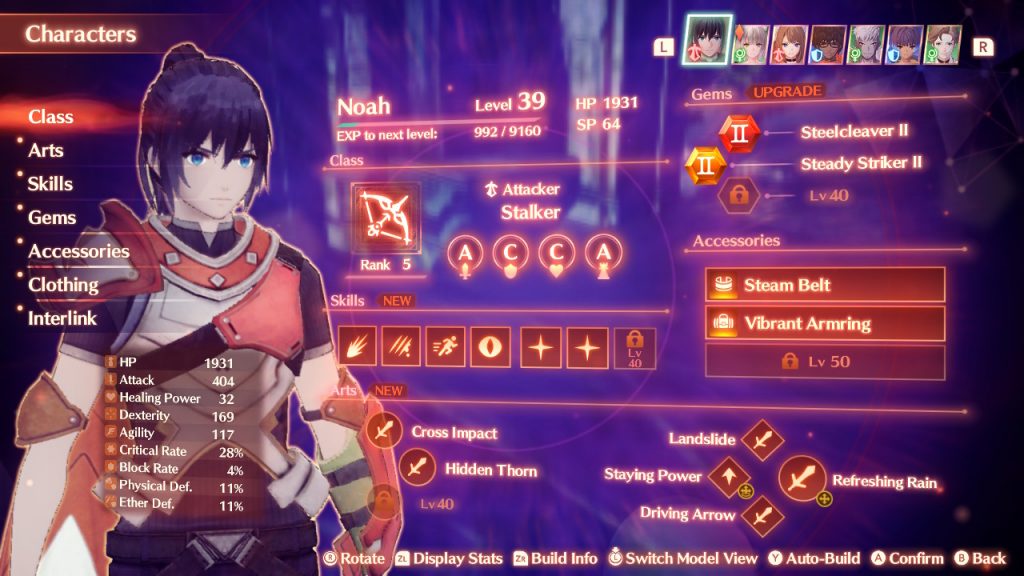This screenshot has width=1024, height=576.
Task: Go to the Skills menu entry
Action: point(51,184)
